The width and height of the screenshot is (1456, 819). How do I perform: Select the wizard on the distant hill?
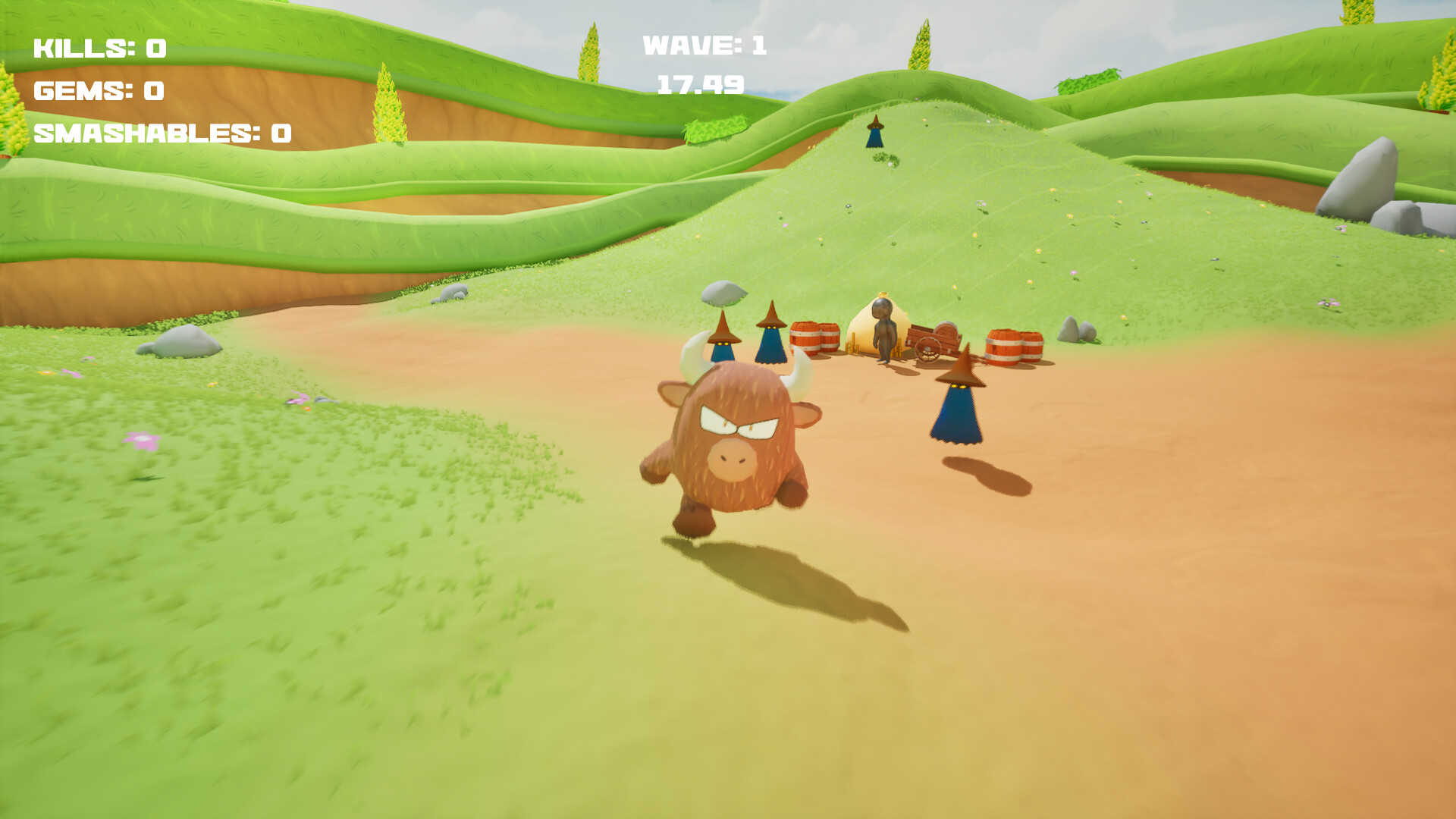(873, 133)
